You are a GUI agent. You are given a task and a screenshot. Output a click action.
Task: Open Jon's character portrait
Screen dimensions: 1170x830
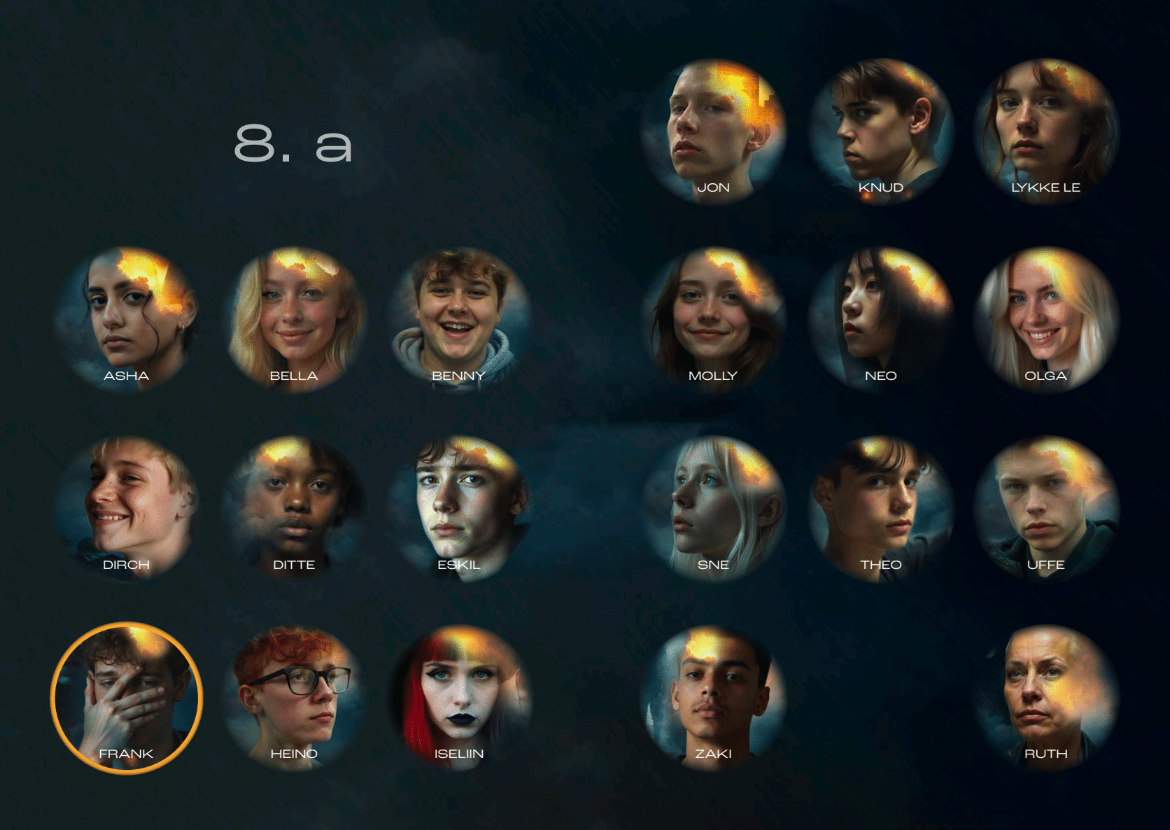point(713,131)
